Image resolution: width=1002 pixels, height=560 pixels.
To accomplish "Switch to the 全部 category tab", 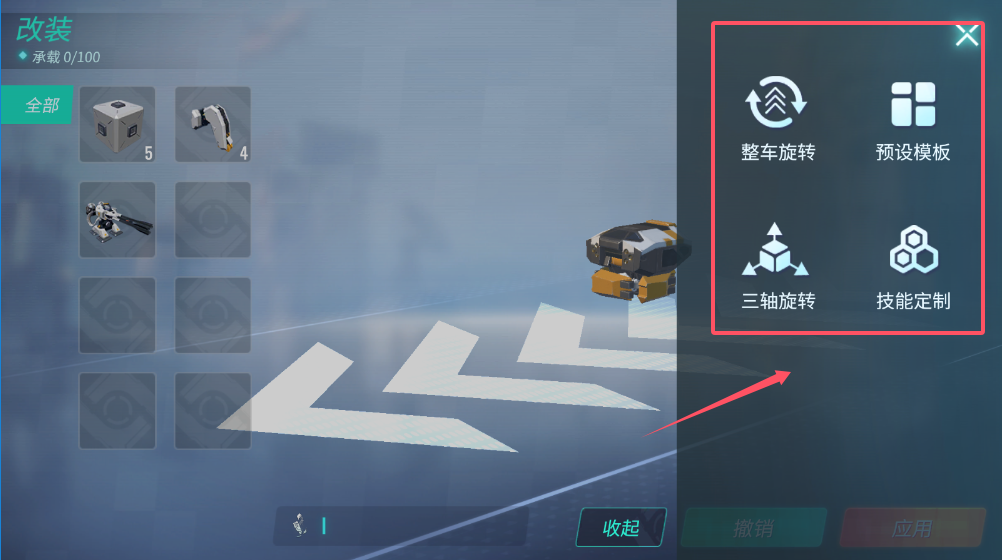I will (x=37, y=105).
